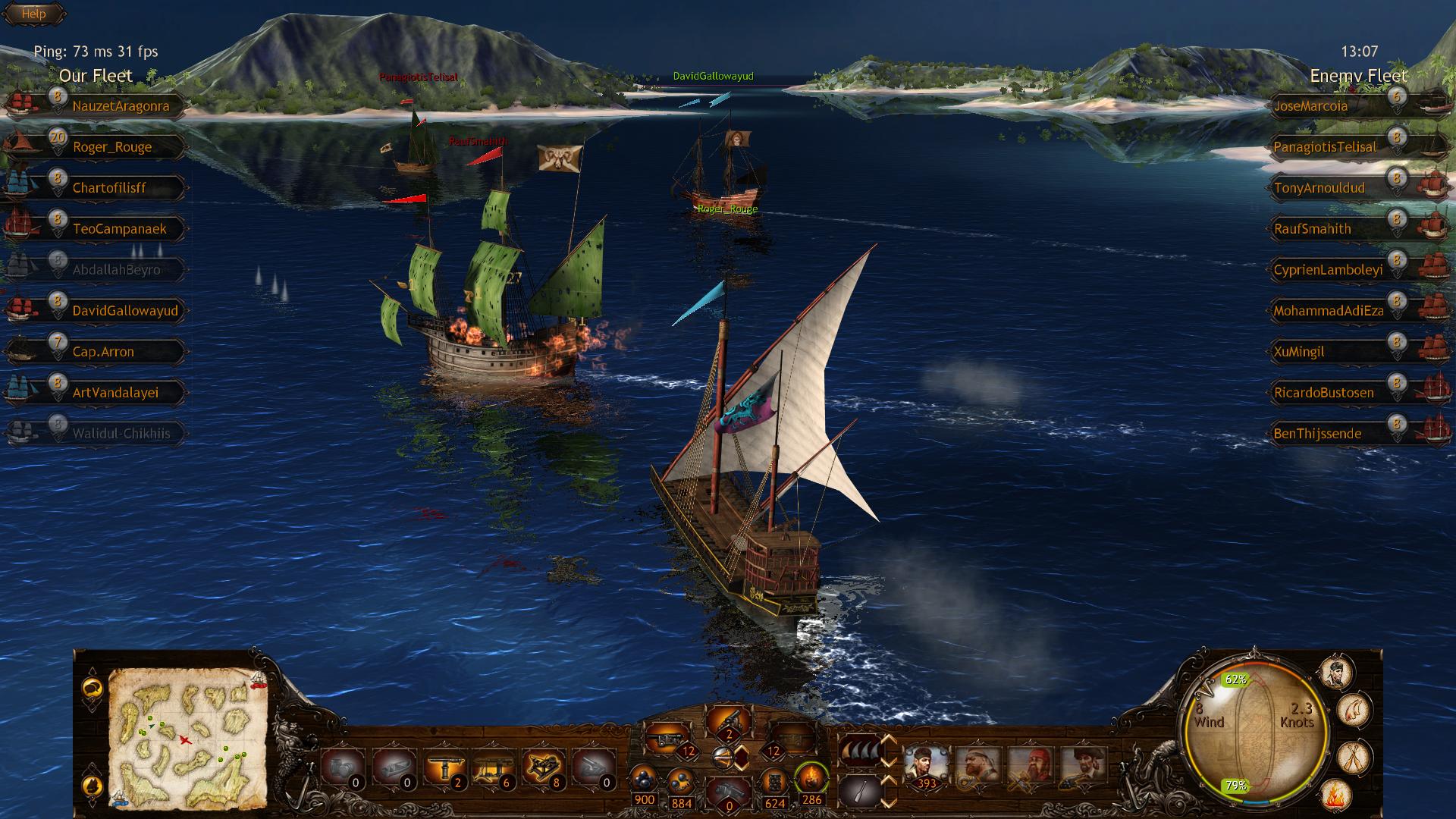
Task: Choose the round cannonball ammo (900)
Action: click(x=644, y=780)
